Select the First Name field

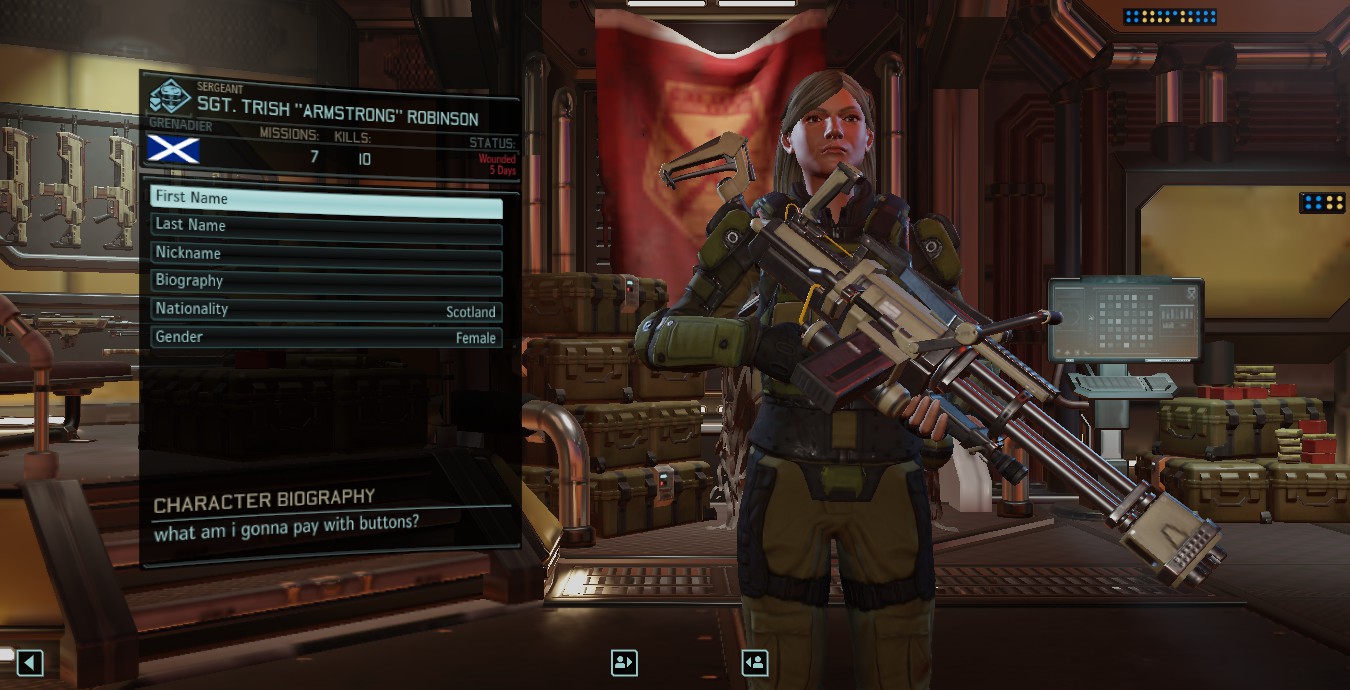(x=326, y=198)
